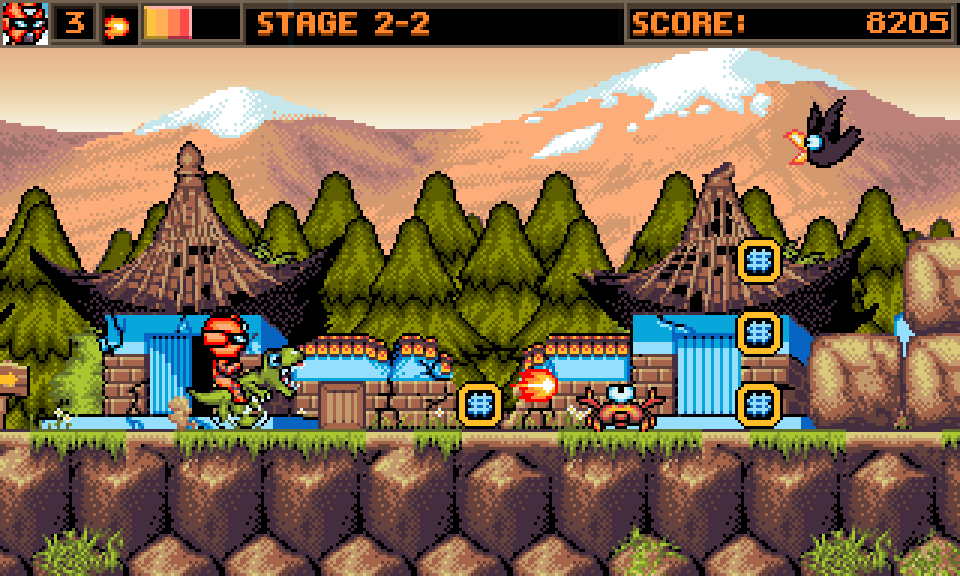Click the red masked hero portrait

(25, 23)
